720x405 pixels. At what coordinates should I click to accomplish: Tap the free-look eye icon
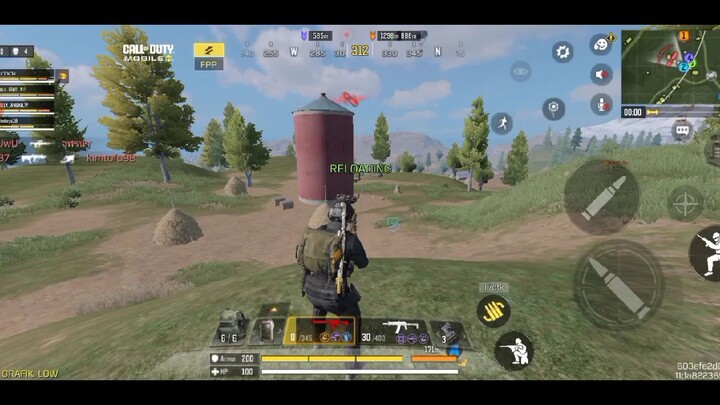click(520, 71)
